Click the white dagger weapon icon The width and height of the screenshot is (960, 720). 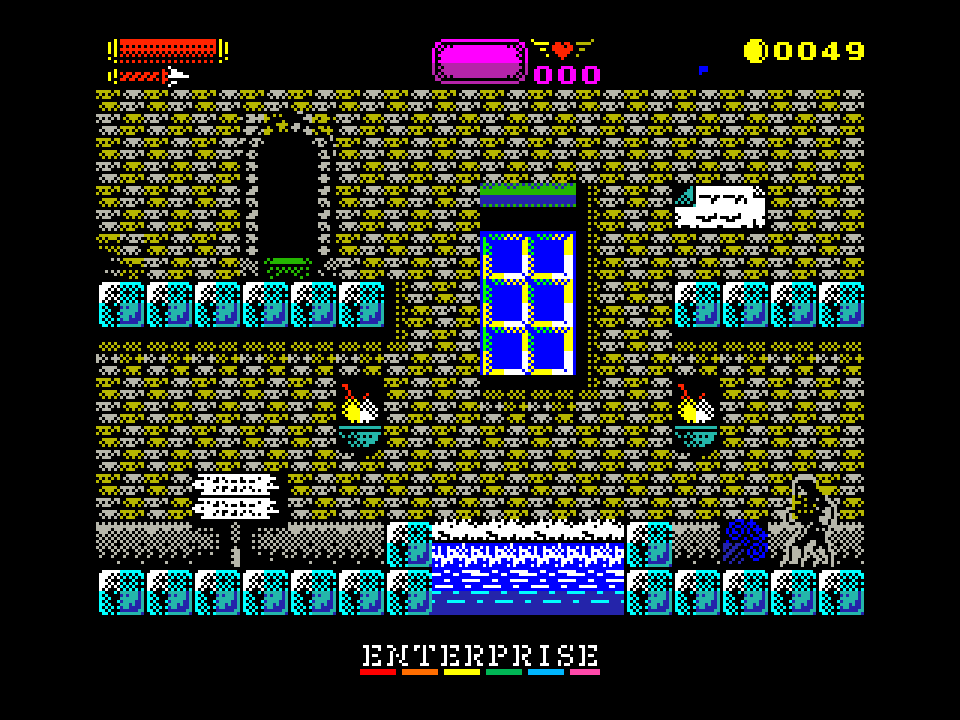[176, 76]
